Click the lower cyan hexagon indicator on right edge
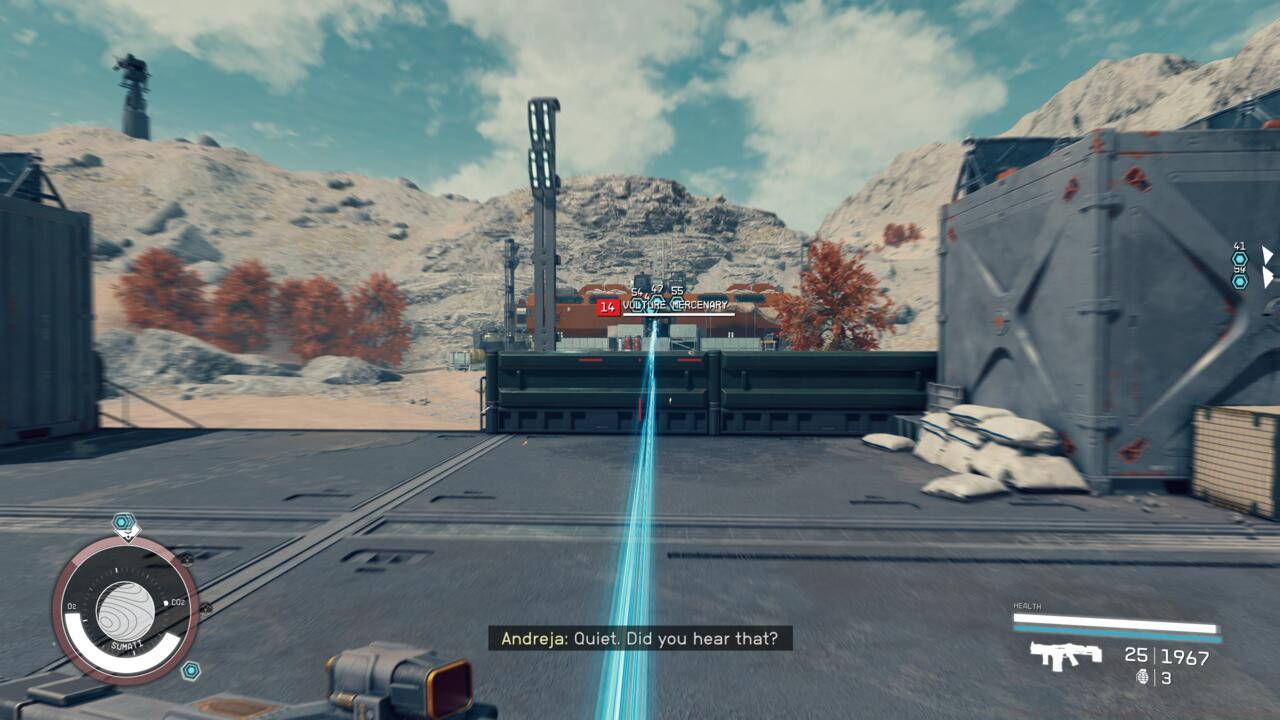The width and height of the screenshot is (1280, 720). coord(1239,282)
